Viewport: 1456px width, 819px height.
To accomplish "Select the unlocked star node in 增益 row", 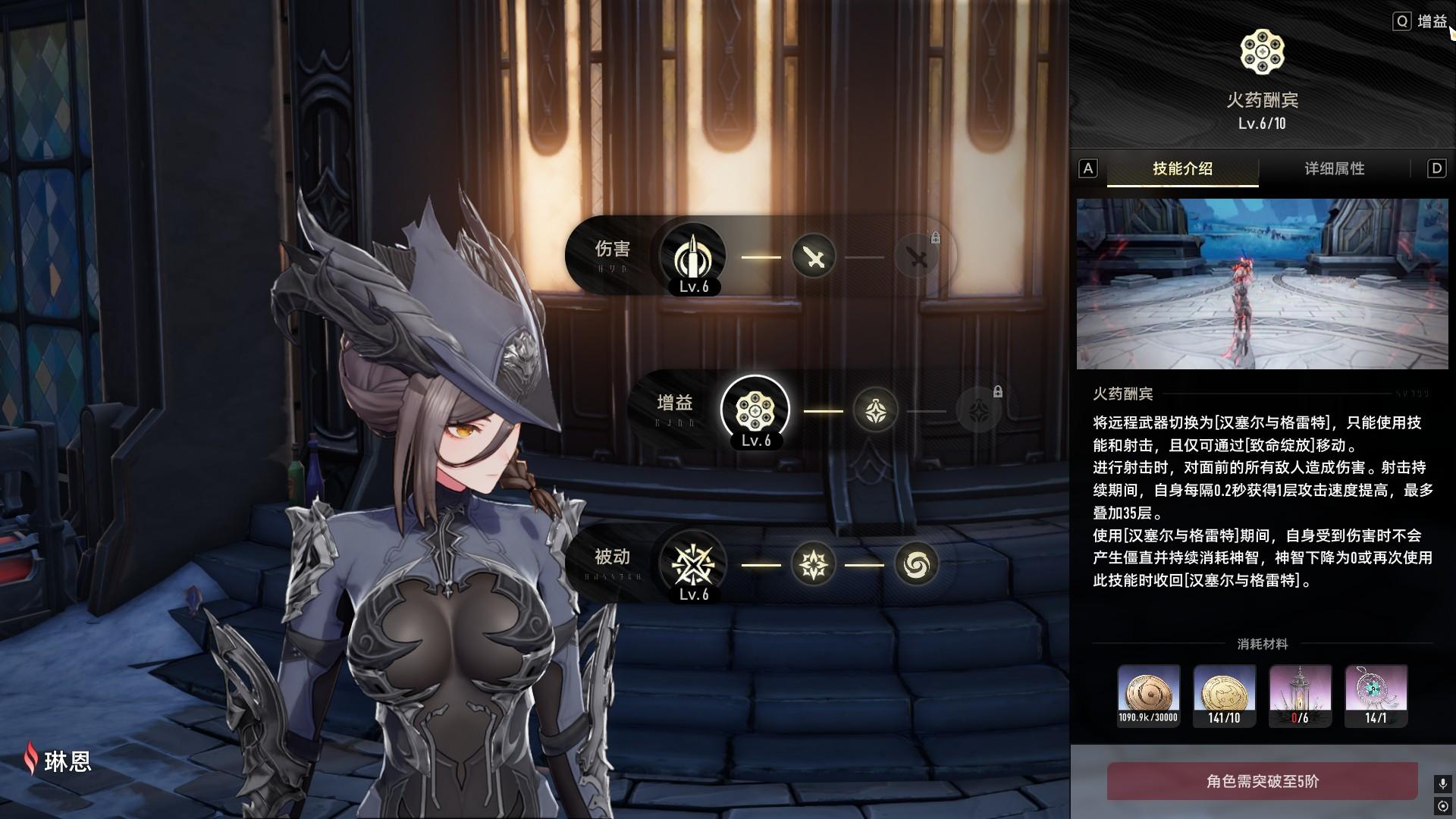I will [x=876, y=410].
